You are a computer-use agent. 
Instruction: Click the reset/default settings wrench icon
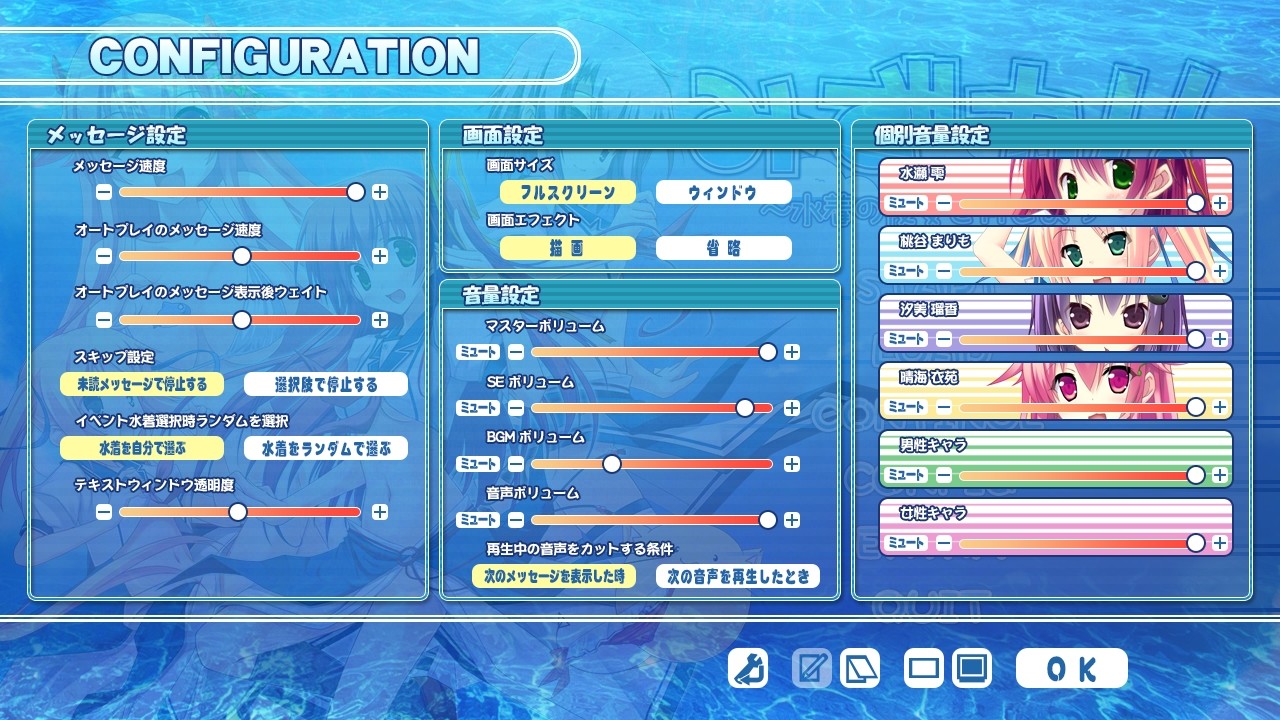point(747,668)
